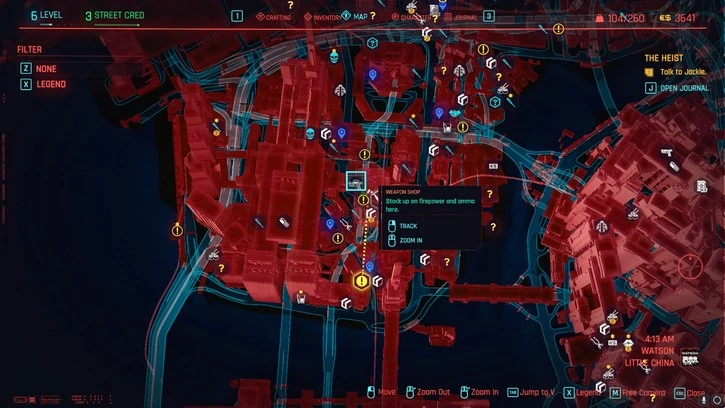Select the highlighted weapon shop marker
The width and height of the screenshot is (725, 408).
tap(355, 180)
